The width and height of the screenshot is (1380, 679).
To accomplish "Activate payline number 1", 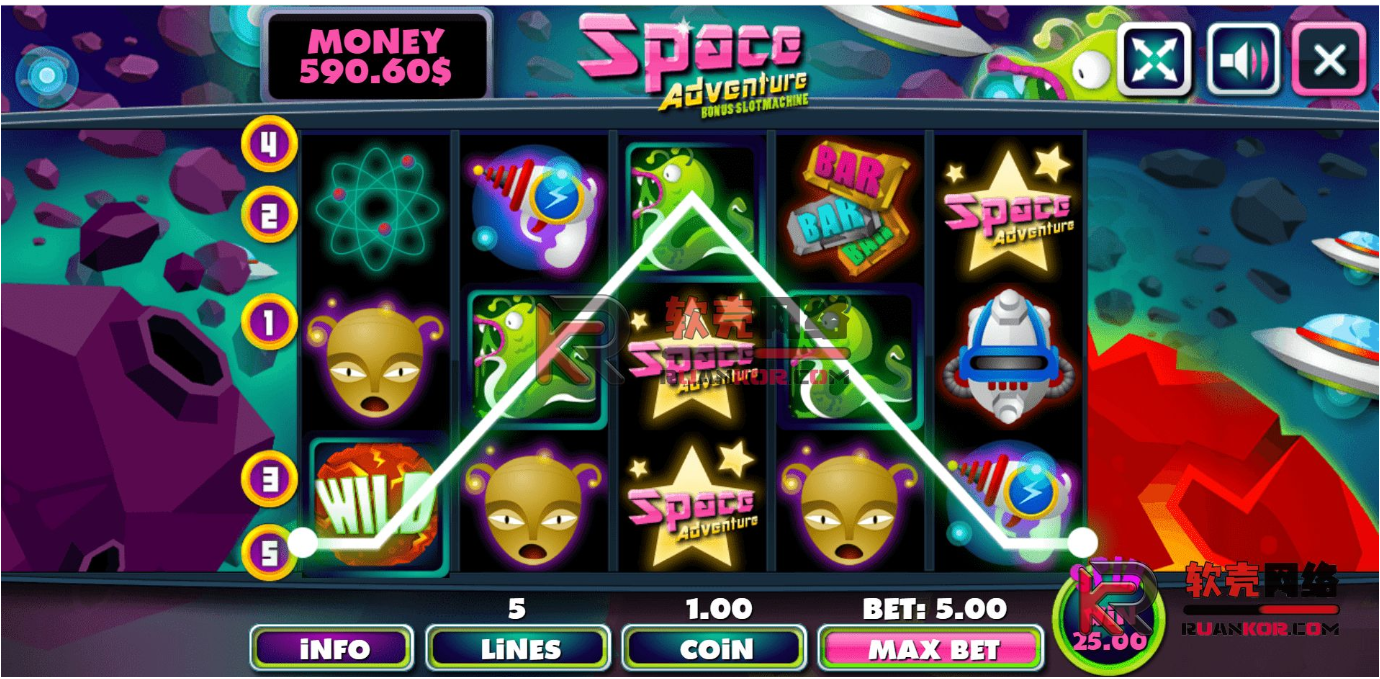I will pyautogui.click(x=268, y=322).
